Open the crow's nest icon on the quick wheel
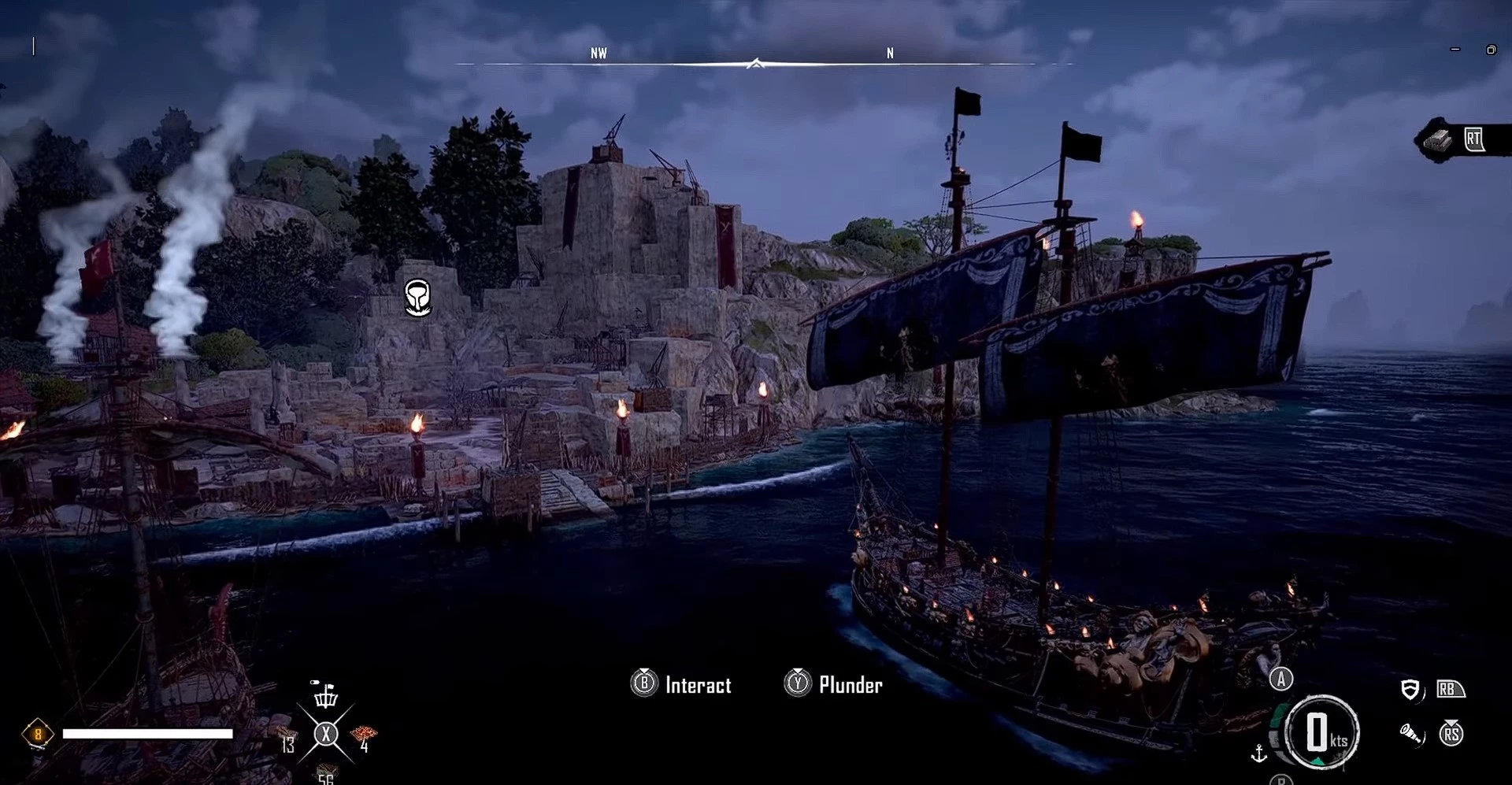The width and height of the screenshot is (1512, 785). pyautogui.click(x=325, y=694)
